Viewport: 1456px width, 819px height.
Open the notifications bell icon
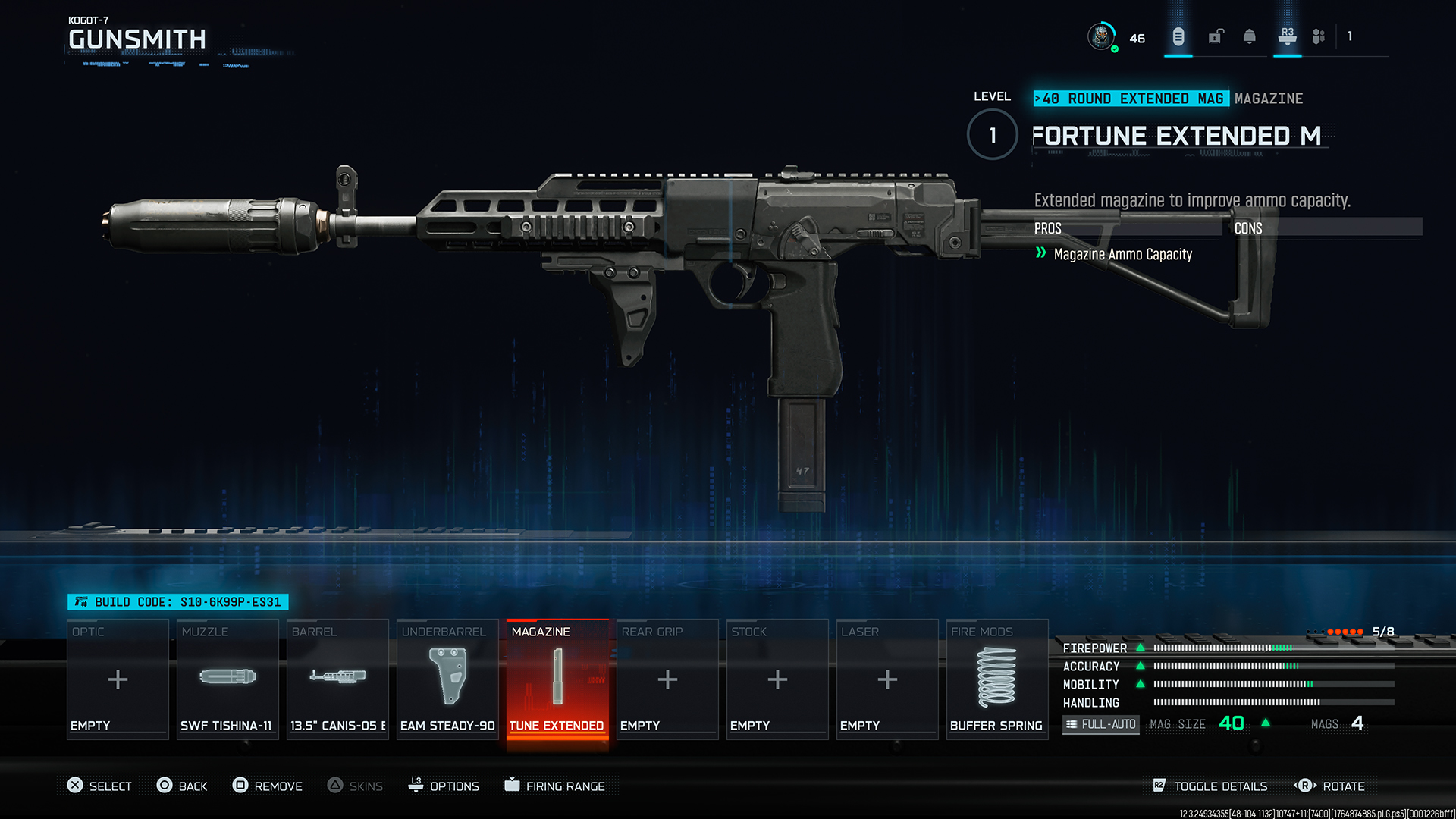pos(1250,36)
